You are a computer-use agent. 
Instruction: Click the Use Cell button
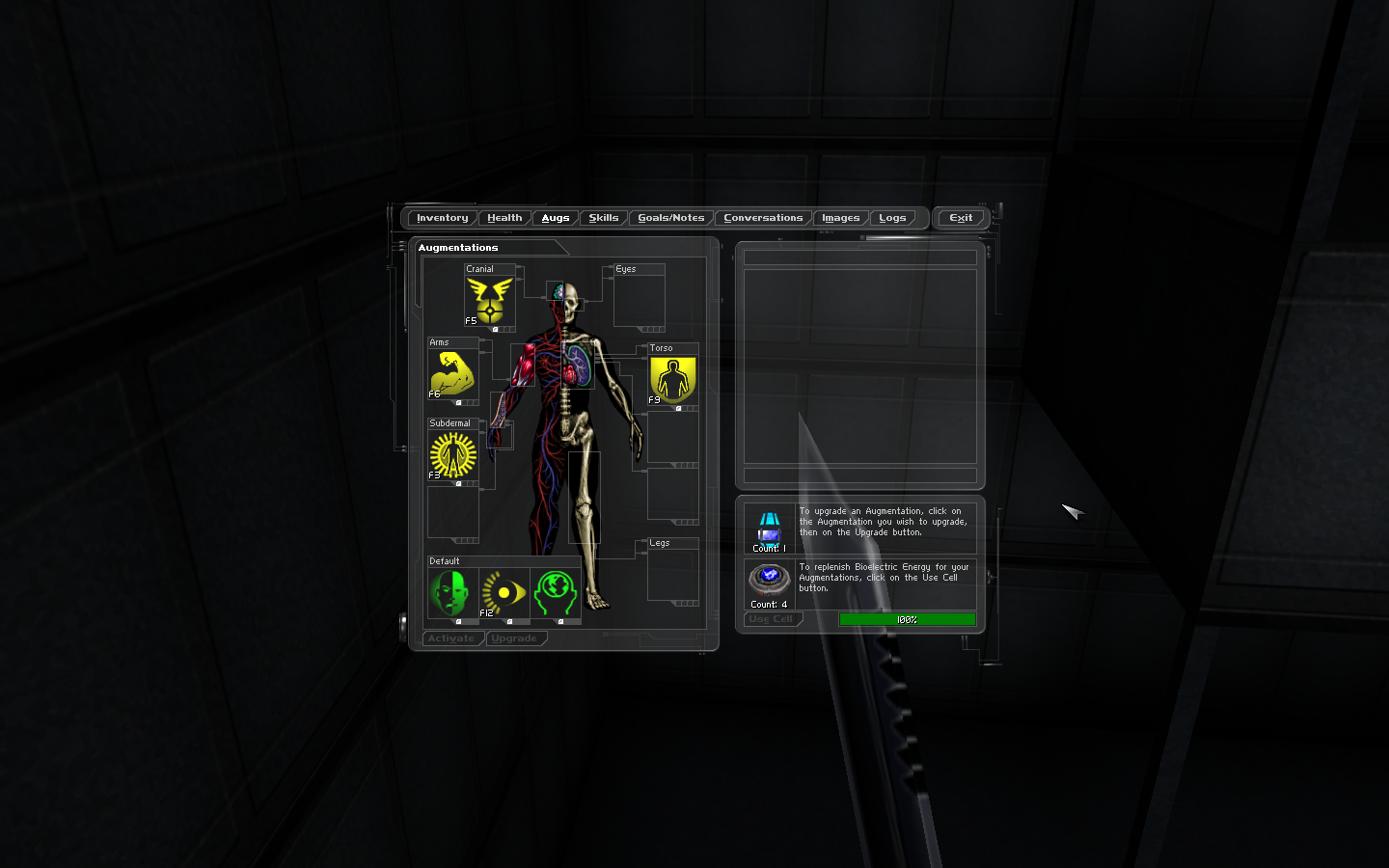tap(771, 619)
